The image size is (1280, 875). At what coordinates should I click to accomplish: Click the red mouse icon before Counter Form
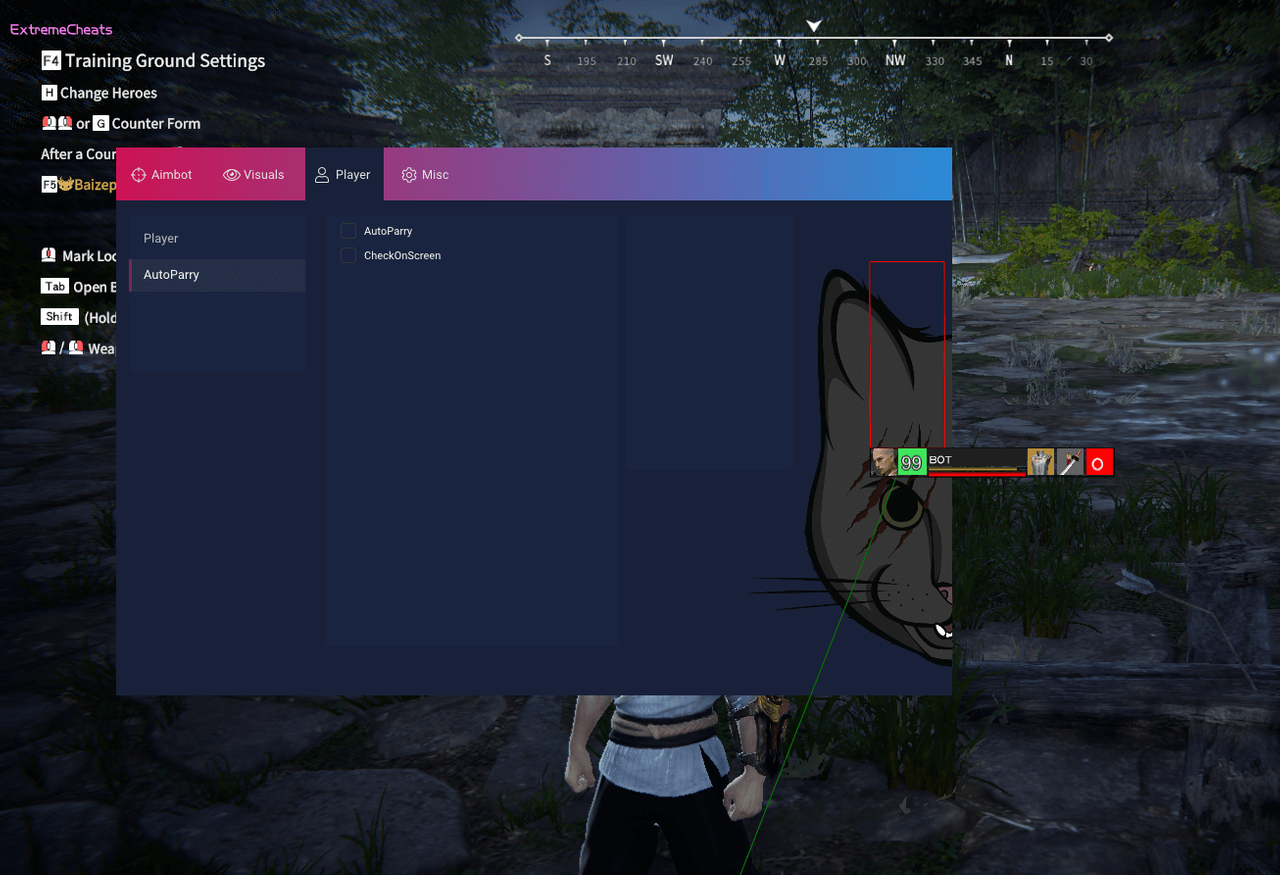tap(49, 124)
